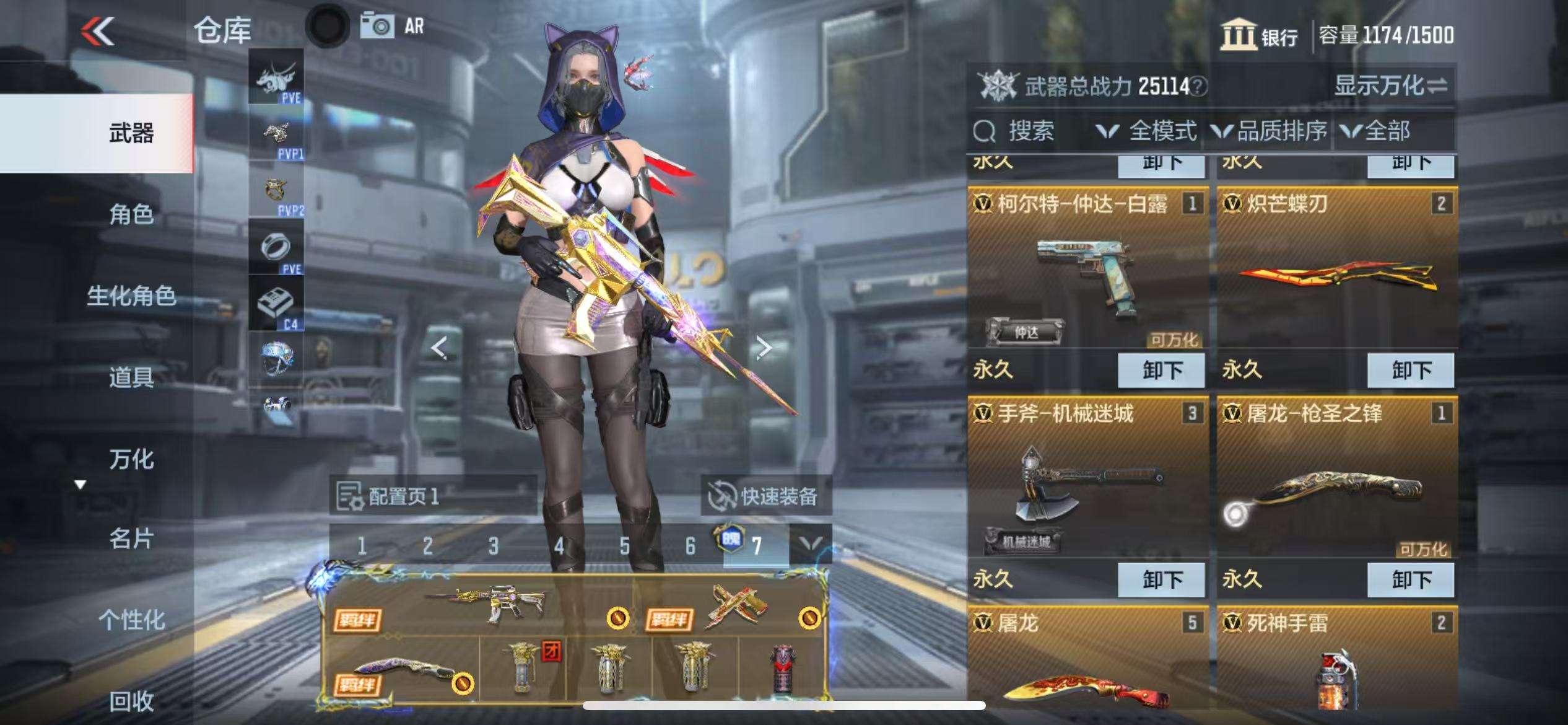1568x725 pixels.
Task: Toggle the 显示万化 display switch
Action: coord(1391,86)
